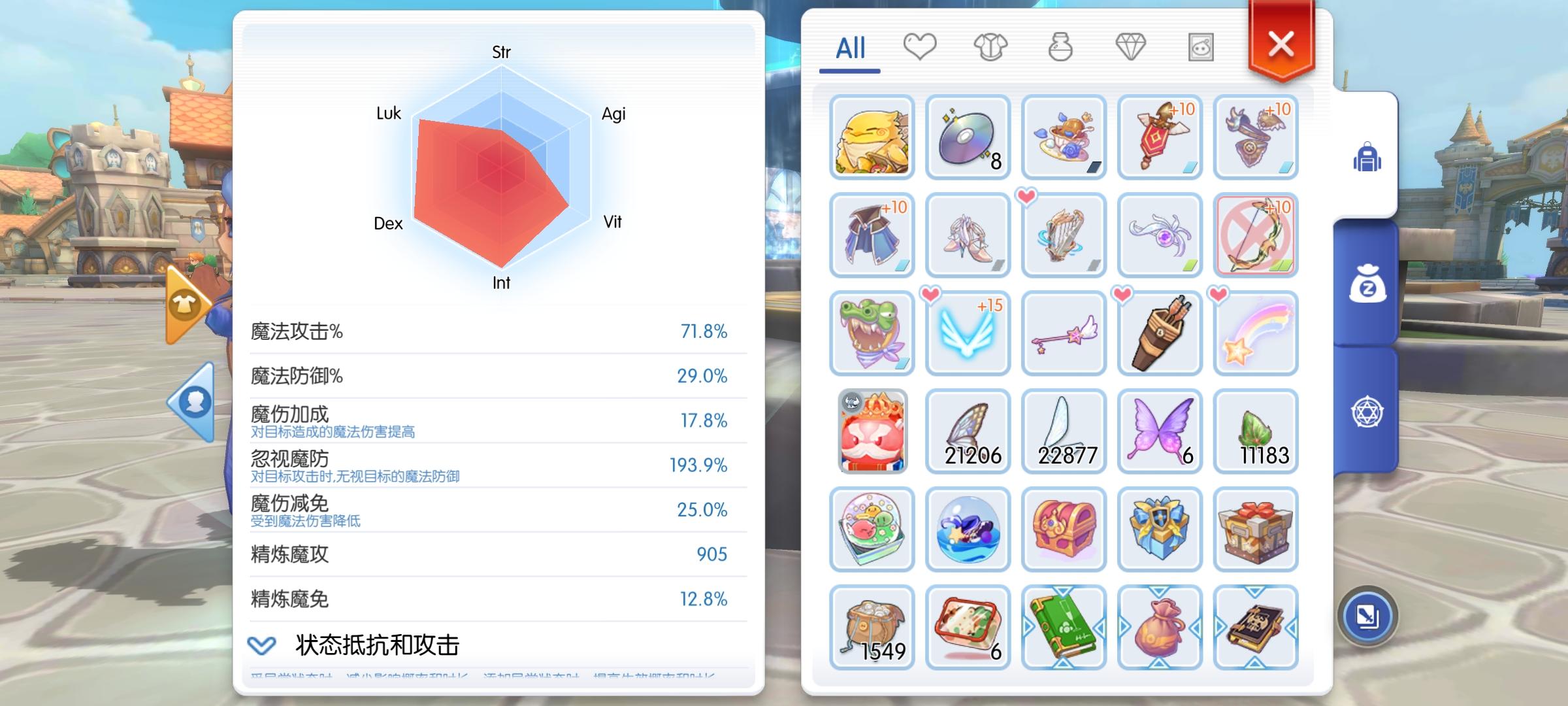
Task: Select the Peco Peco egg item
Action: click(872, 137)
